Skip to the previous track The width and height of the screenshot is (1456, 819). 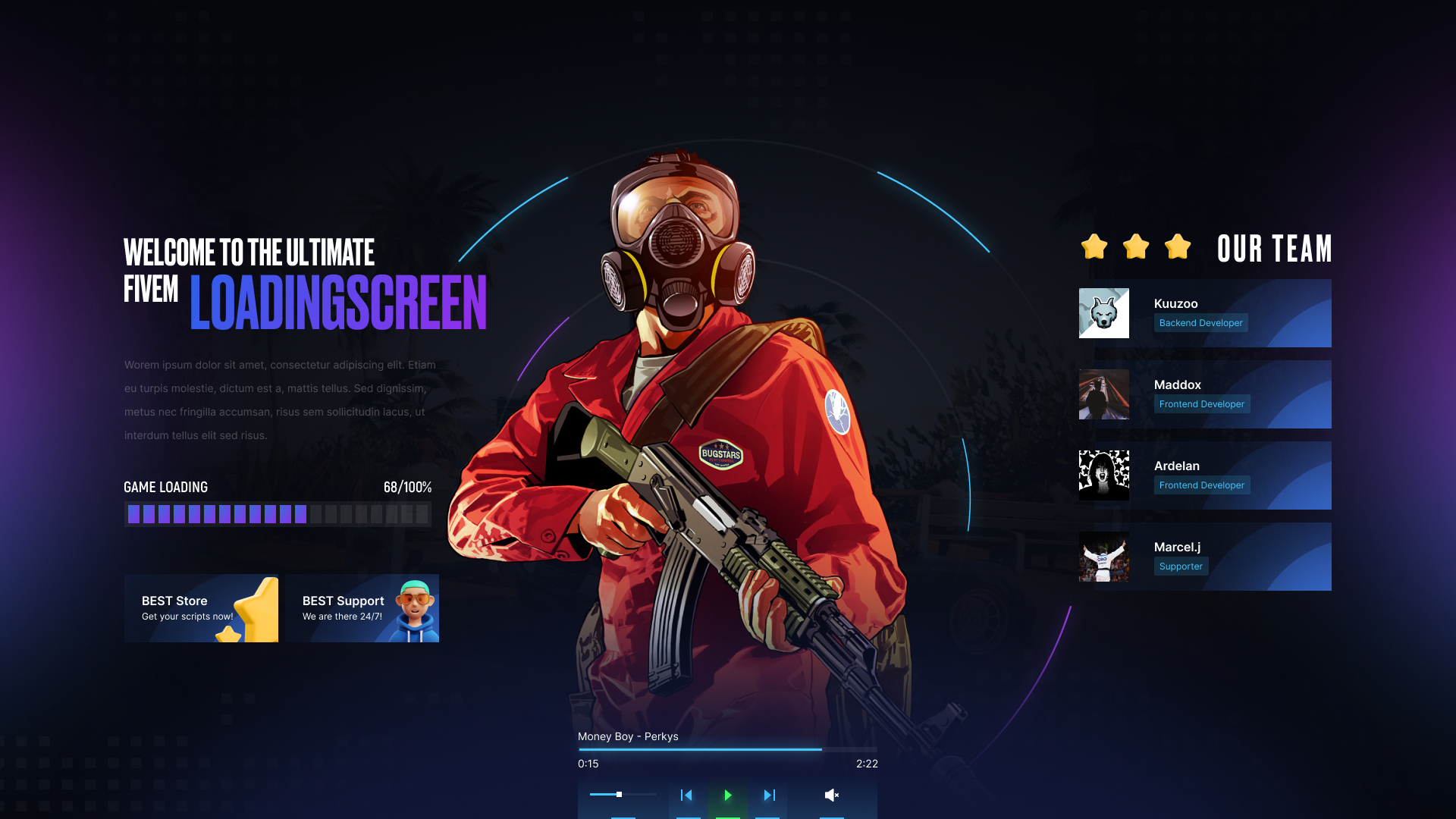click(686, 795)
